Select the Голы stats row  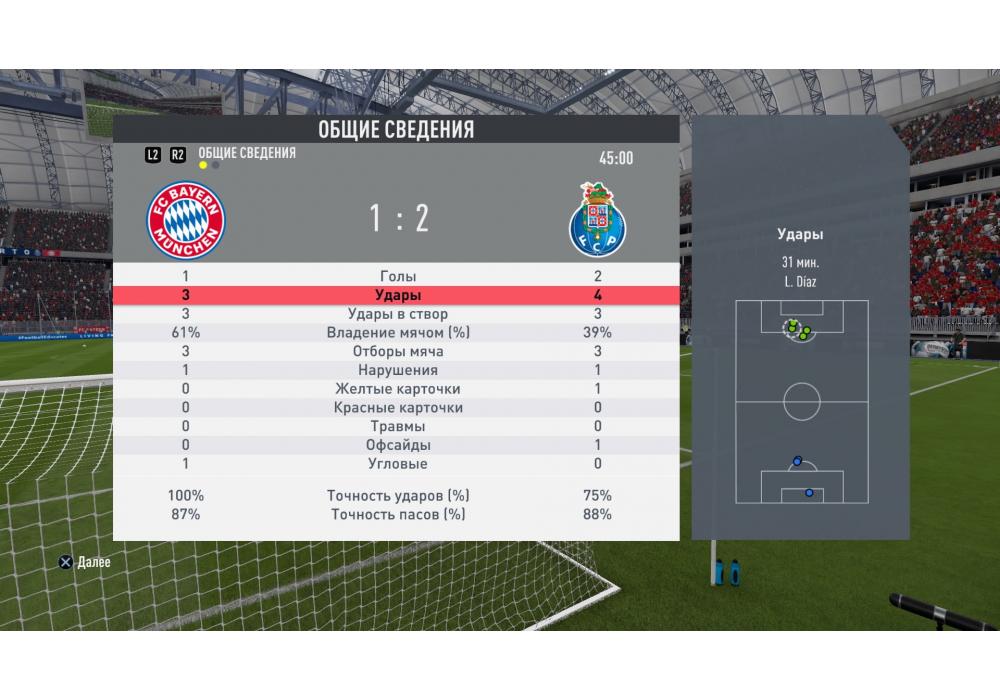(397, 276)
